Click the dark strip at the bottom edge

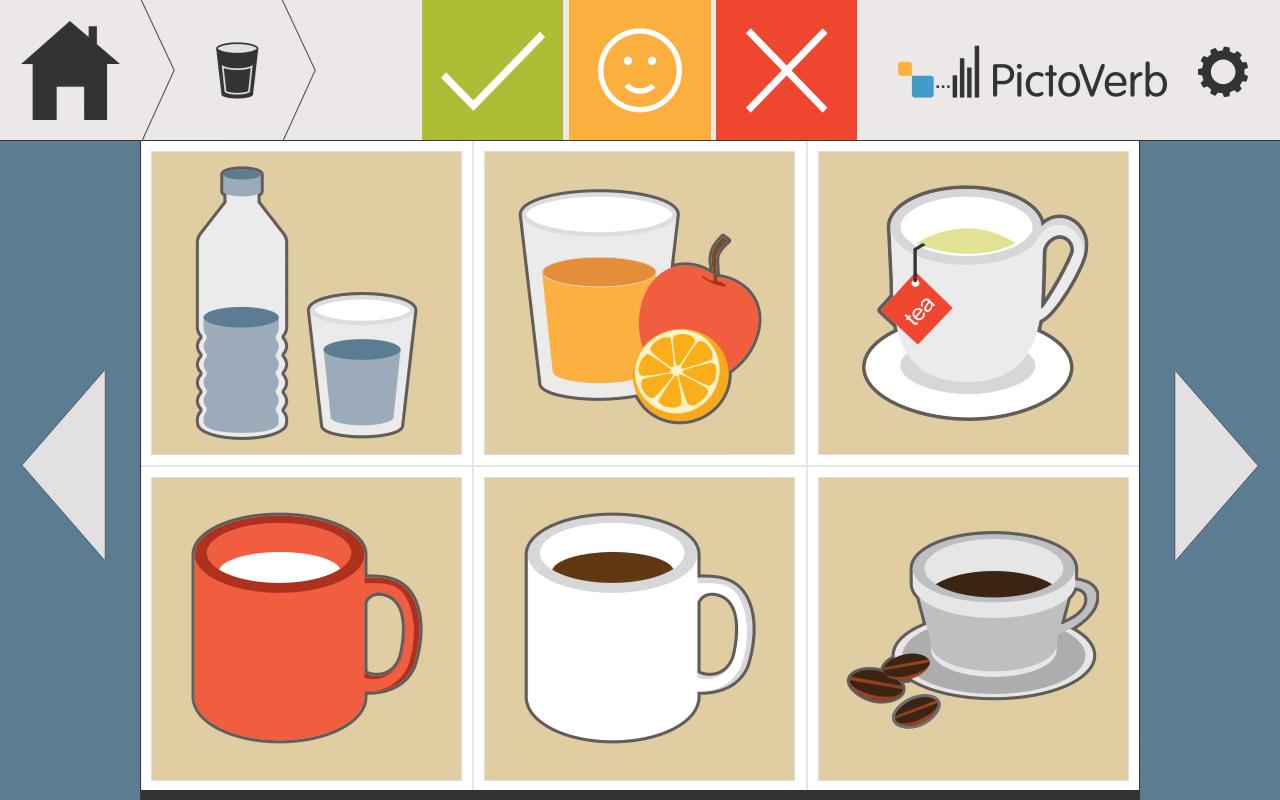tap(640, 794)
